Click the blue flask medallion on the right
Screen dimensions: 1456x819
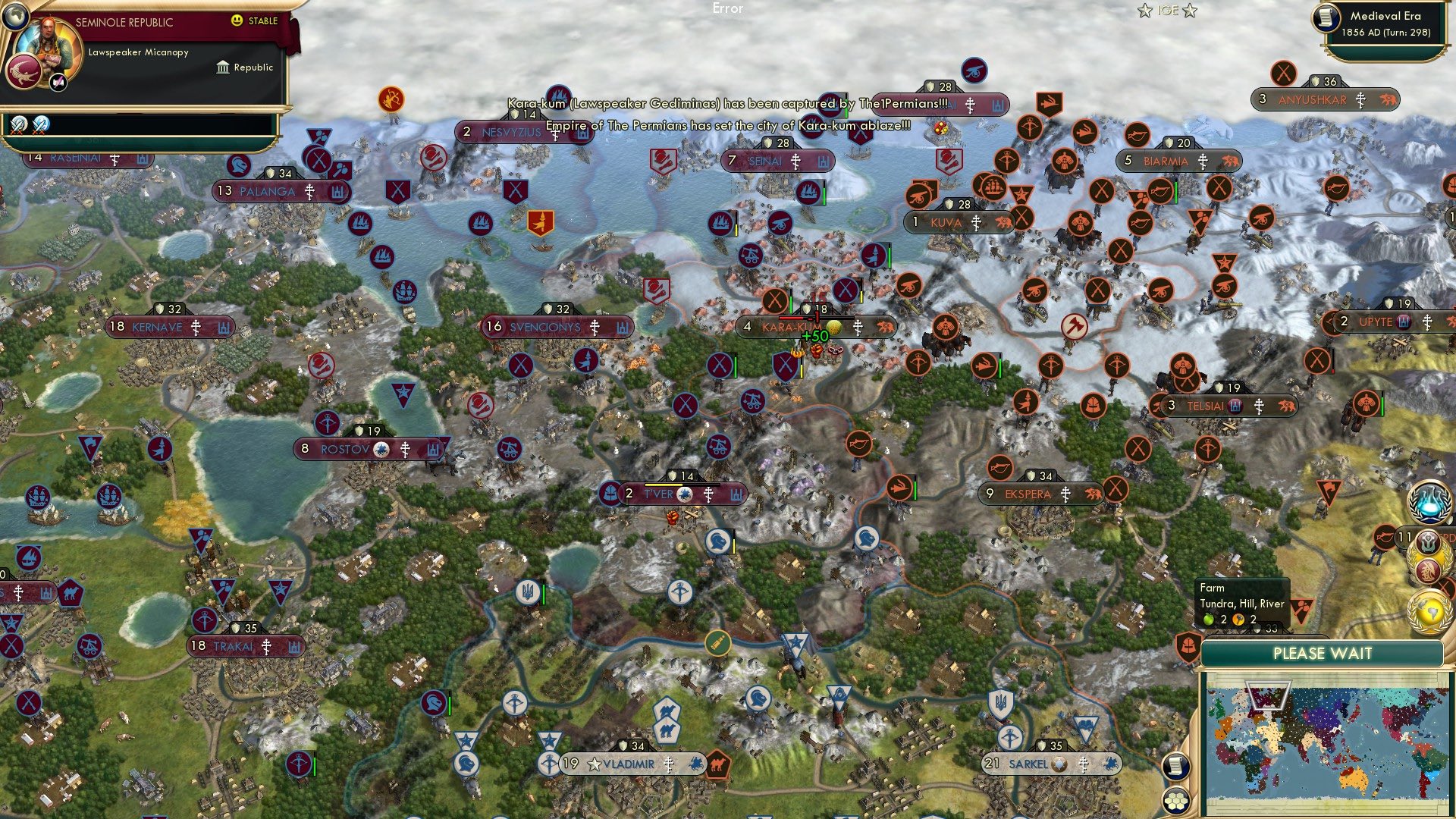[1428, 502]
